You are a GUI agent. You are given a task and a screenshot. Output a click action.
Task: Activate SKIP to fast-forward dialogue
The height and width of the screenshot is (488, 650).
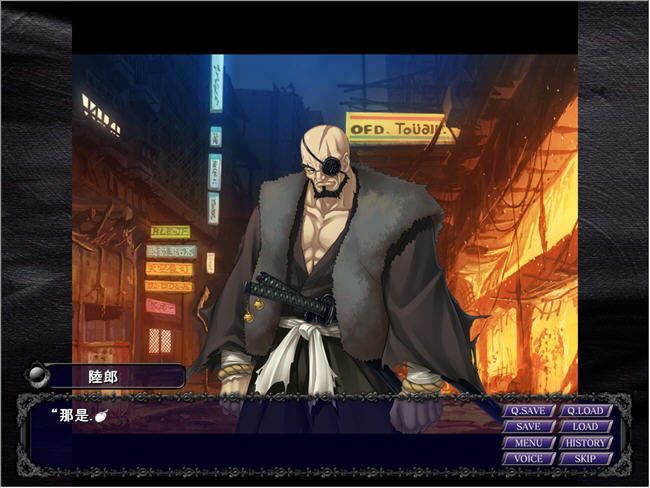point(585,459)
